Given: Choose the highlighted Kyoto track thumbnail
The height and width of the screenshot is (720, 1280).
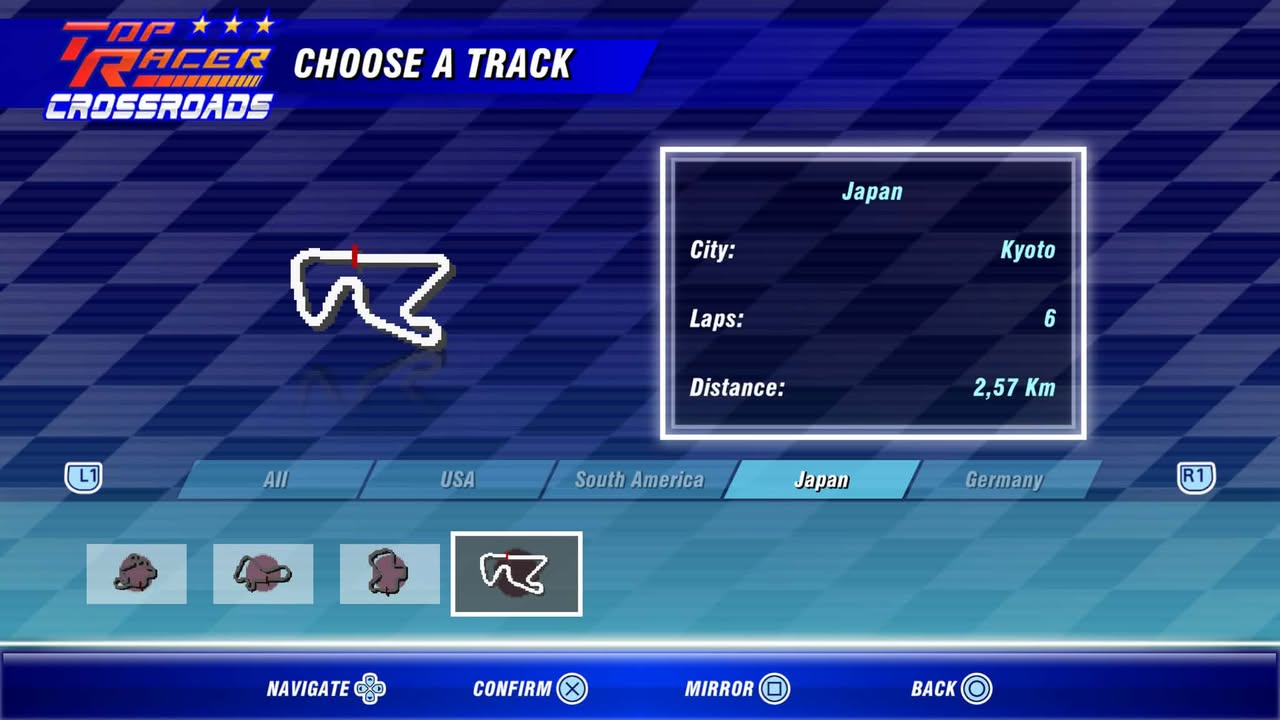Looking at the screenshot, I should pos(516,574).
